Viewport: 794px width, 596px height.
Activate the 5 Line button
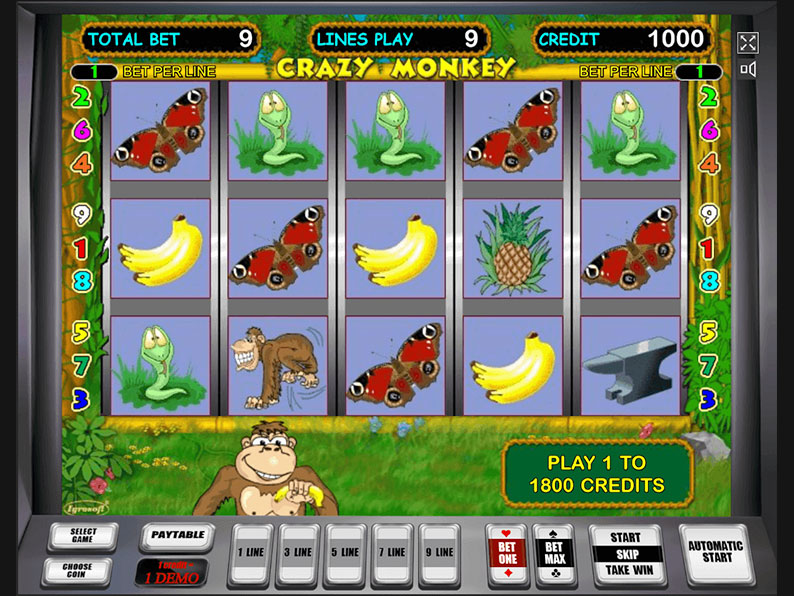click(x=345, y=553)
